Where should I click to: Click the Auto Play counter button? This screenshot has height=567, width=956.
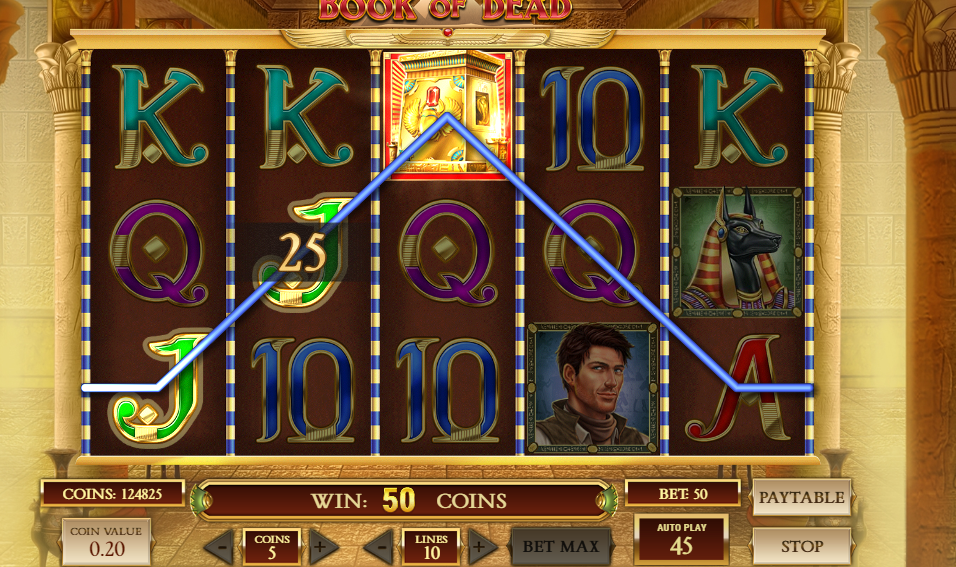coord(681,538)
